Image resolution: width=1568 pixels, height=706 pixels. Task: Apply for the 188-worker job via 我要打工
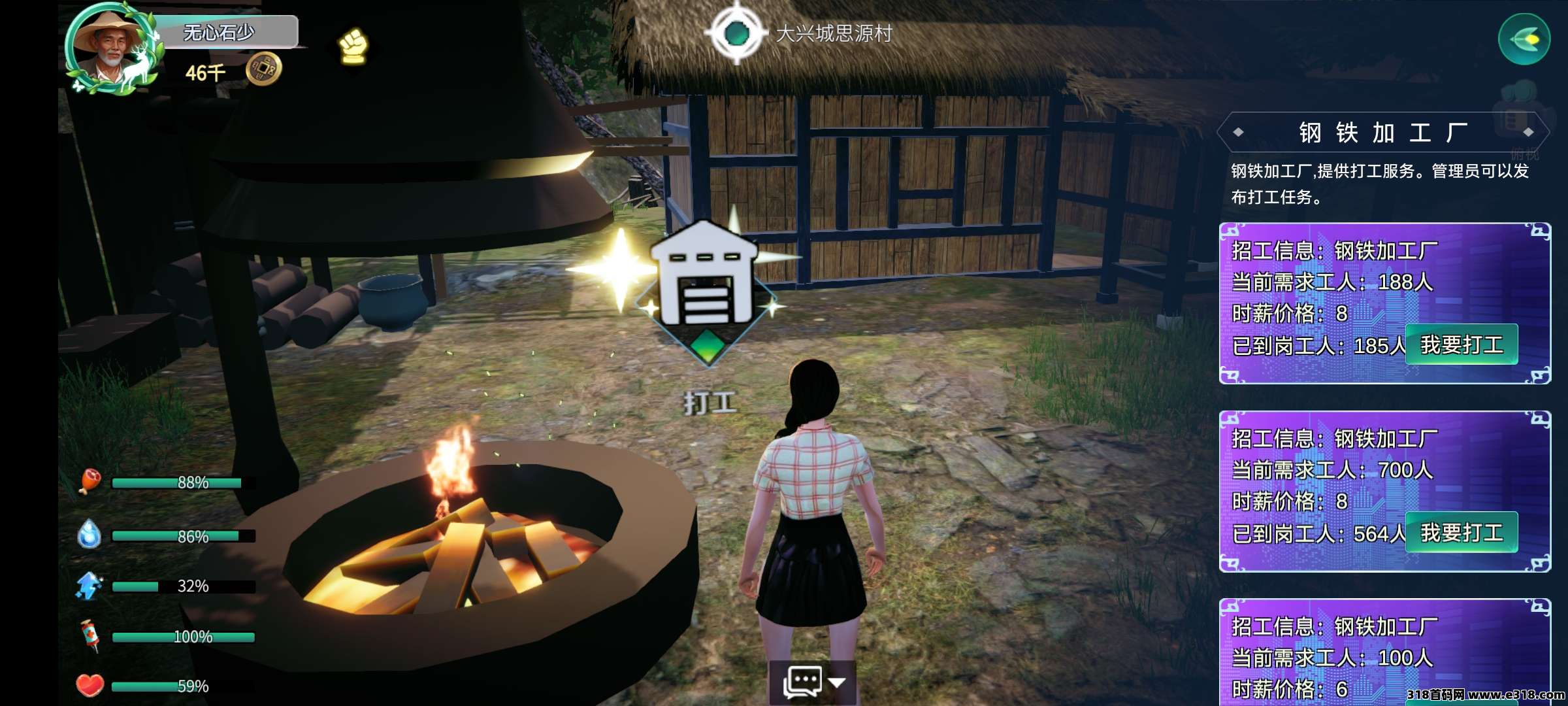1461,345
